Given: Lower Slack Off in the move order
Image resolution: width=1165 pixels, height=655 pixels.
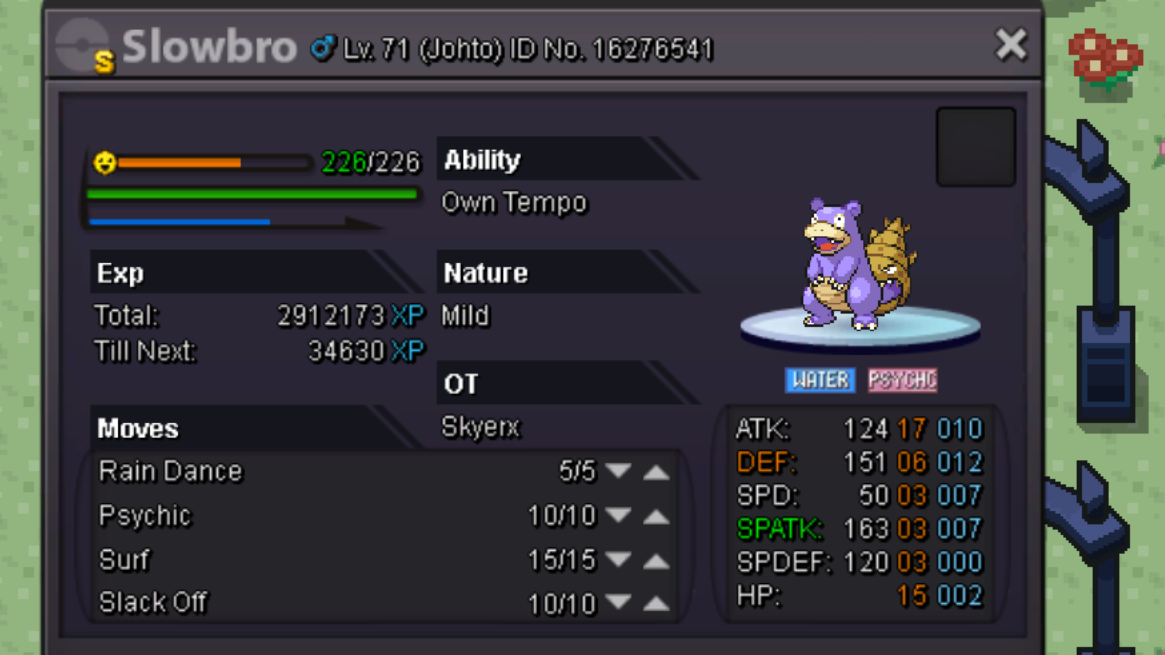Looking at the screenshot, I should click(618, 603).
